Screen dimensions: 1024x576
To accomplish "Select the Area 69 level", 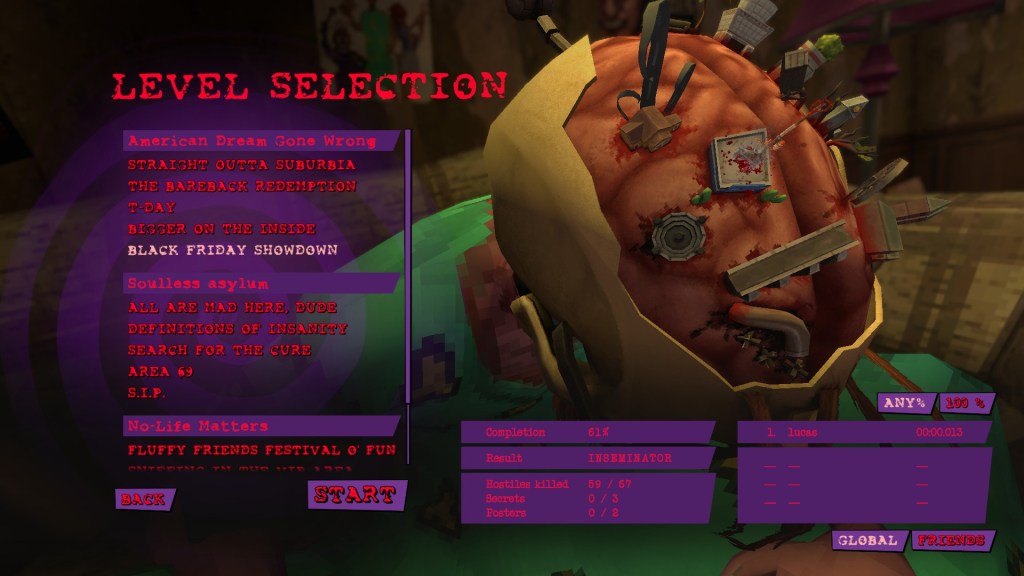I will pos(160,371).
